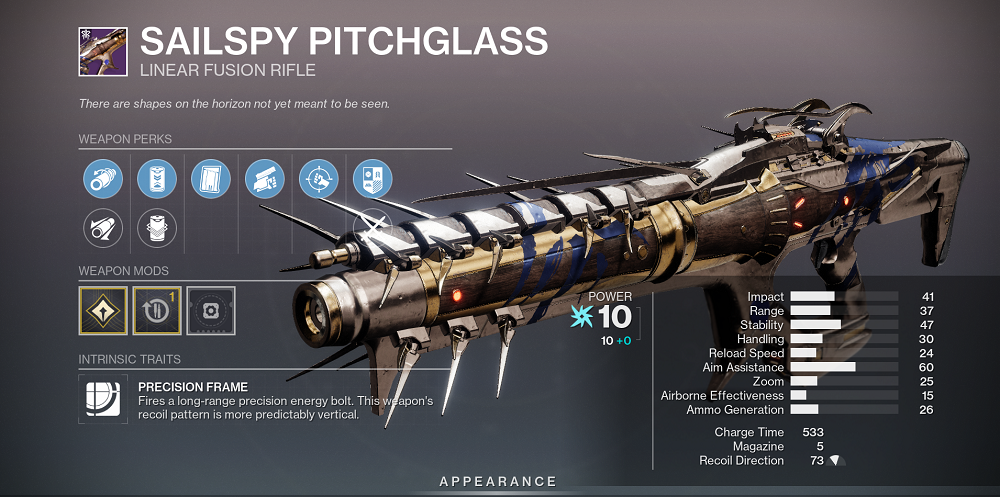Screen dimensions: 1000x497
Task: Inspect the hand-on-magazine reload perk
Action: 264,180
